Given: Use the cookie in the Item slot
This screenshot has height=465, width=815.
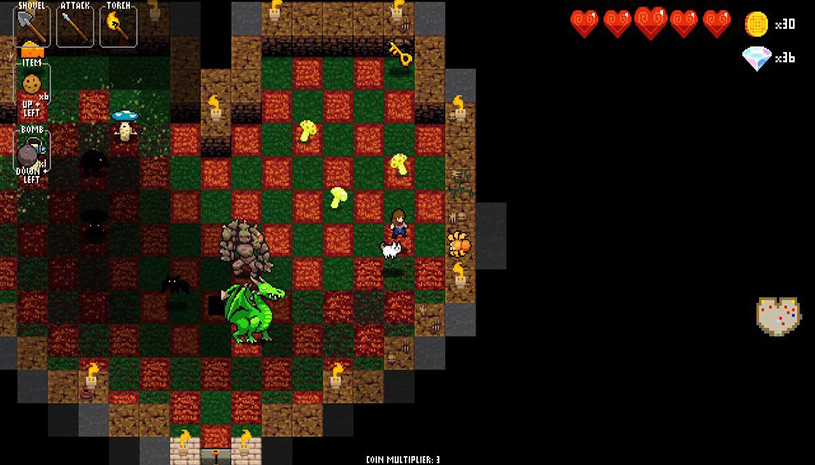Looking at the screenshot, I should 32,81.
